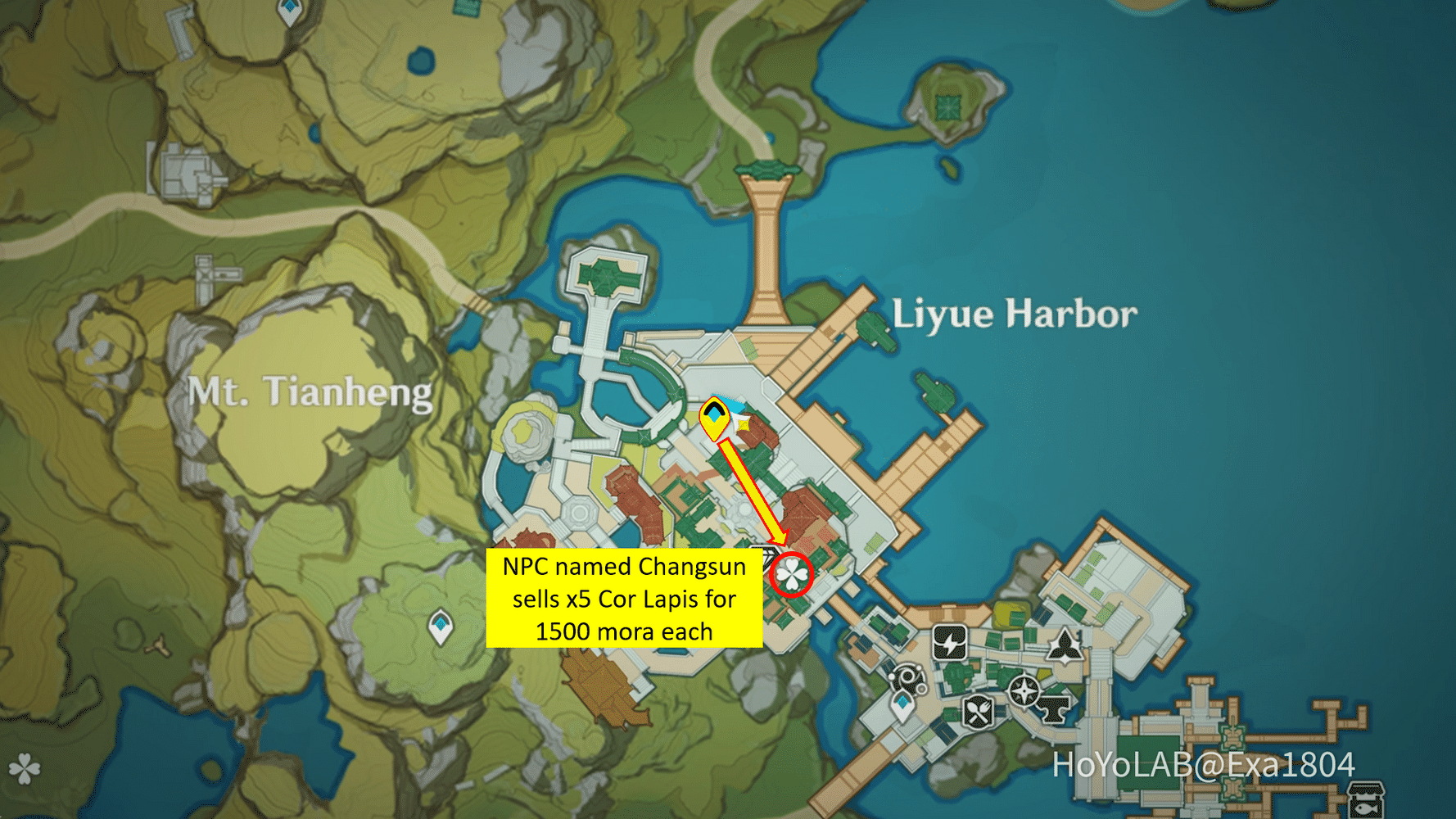This screenshot has width=1456, height=819.
Task: Click the Liyue Harbor map label
Action: pyautogui.click(x=1015, y=314)
